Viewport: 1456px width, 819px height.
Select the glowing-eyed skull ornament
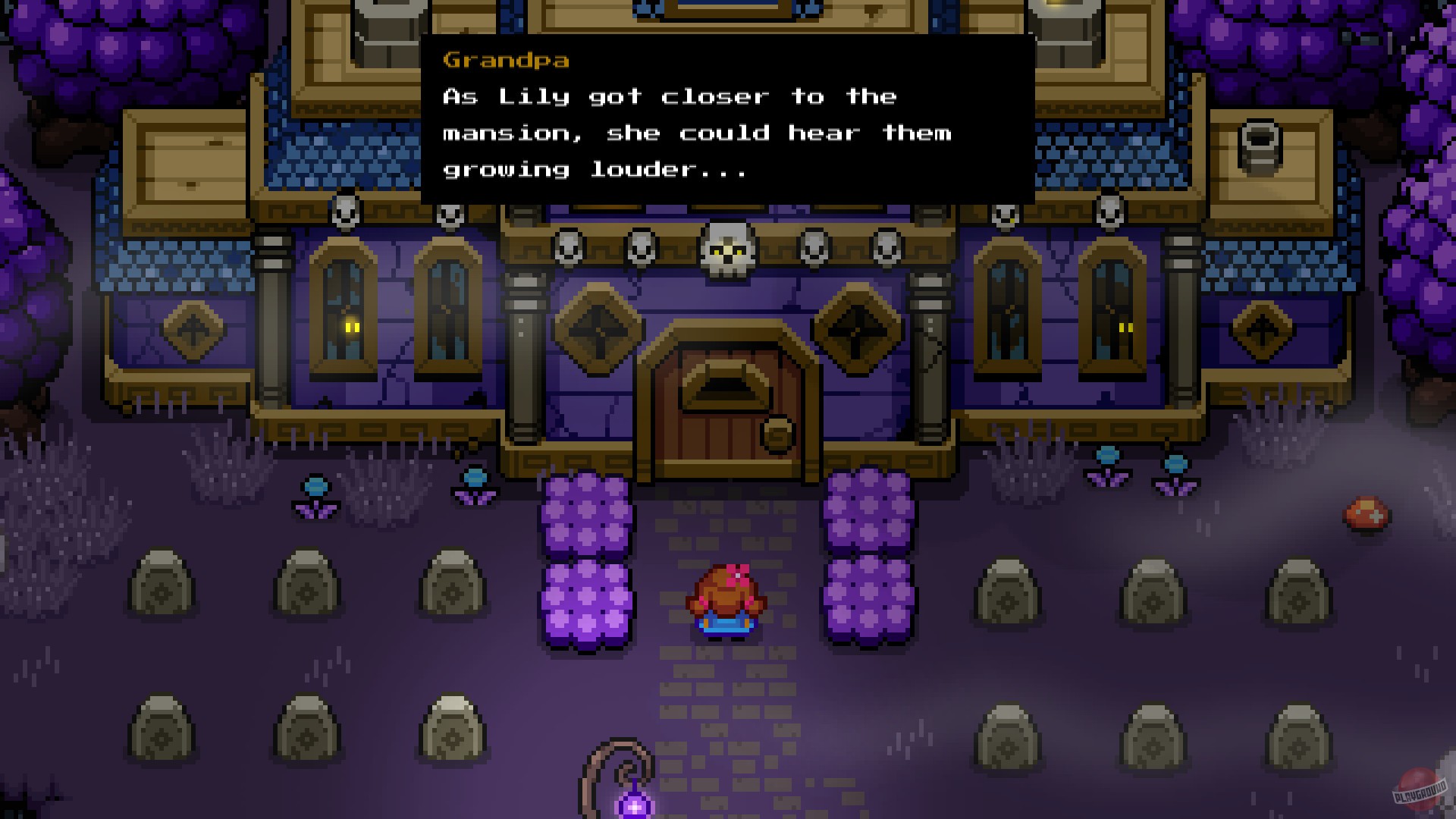(x=726, y=250)
